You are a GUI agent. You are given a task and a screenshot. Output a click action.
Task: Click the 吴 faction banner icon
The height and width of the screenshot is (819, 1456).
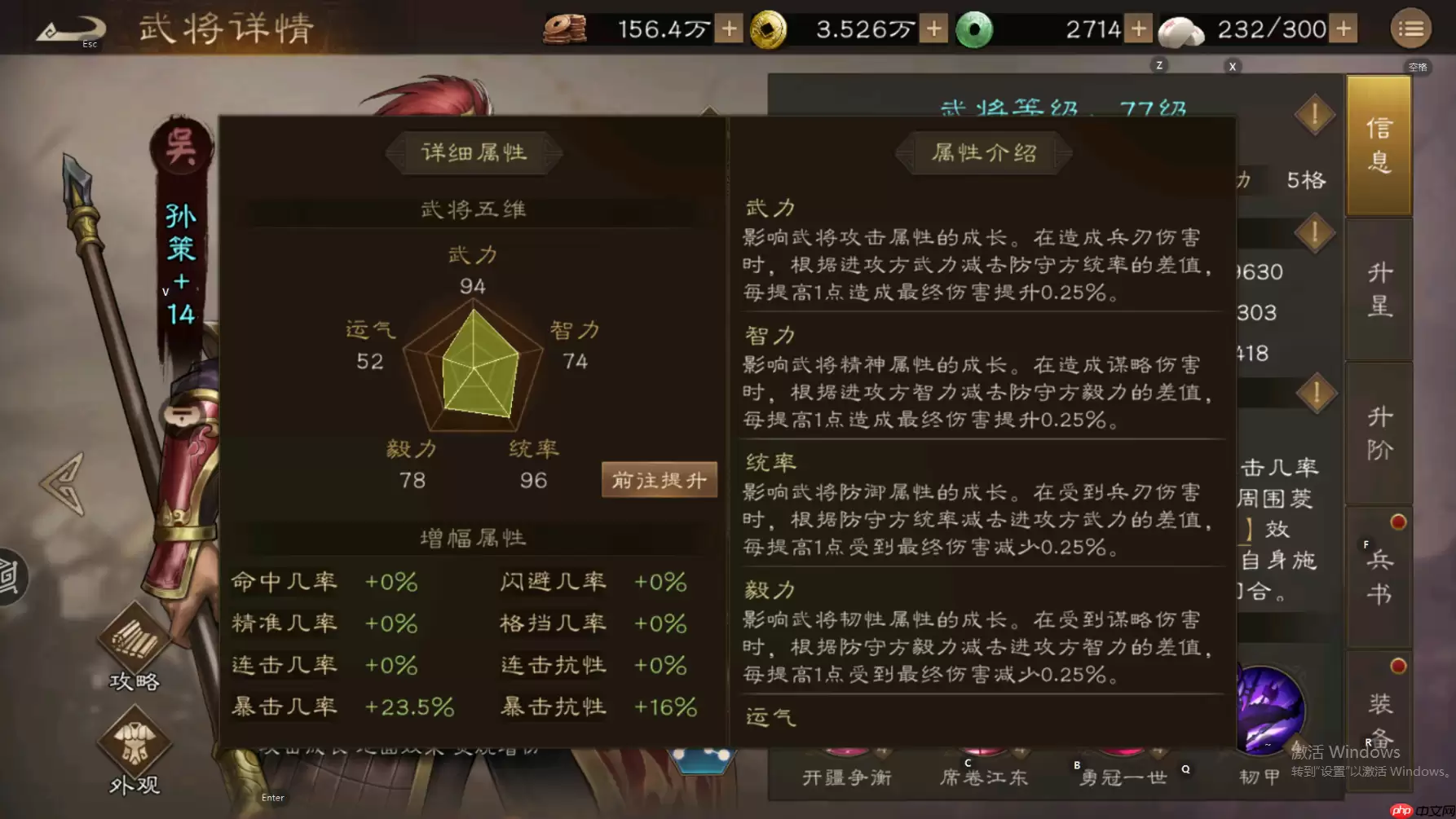[x=181, y=147]
